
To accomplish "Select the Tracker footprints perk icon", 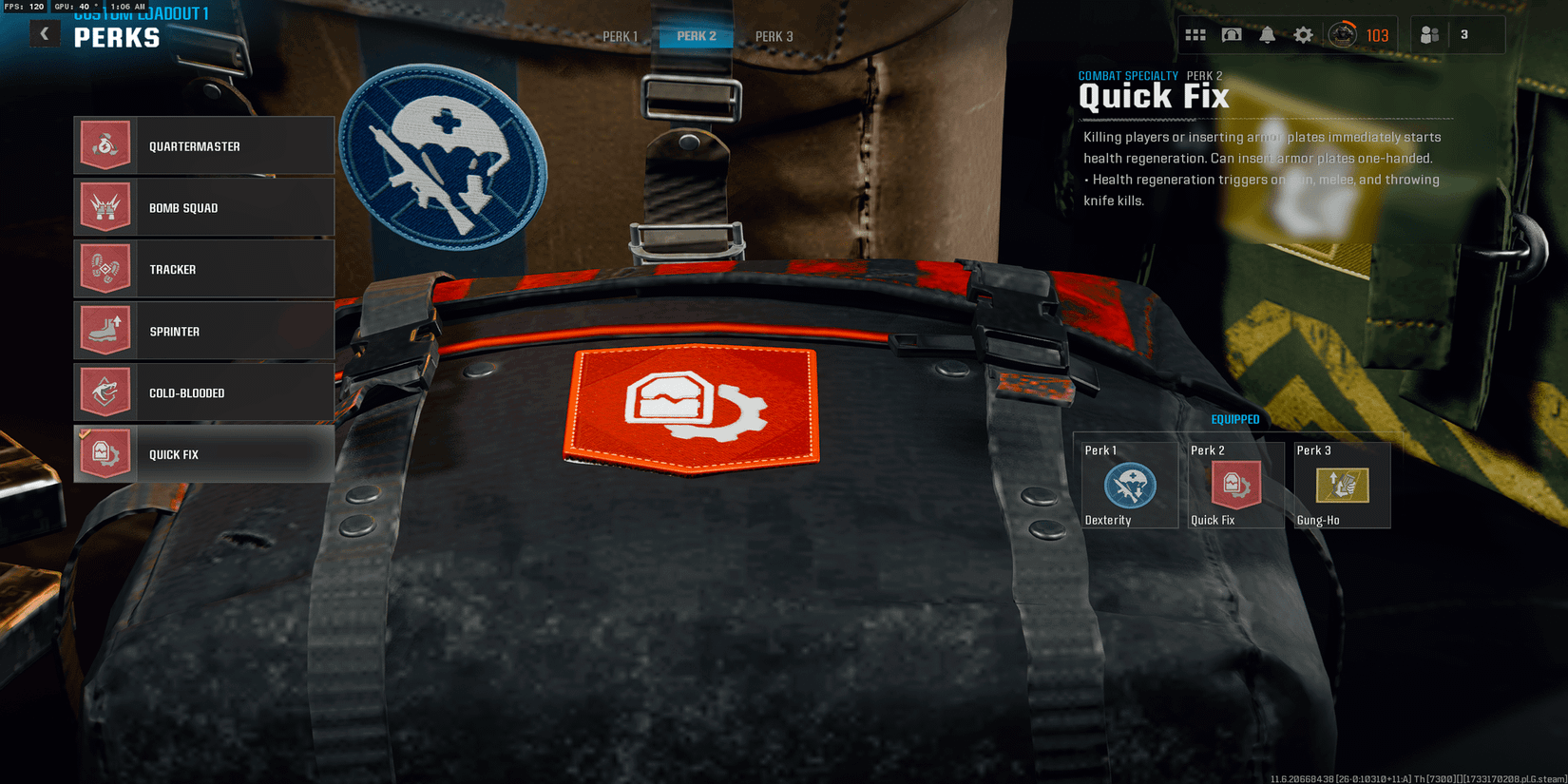I will click(x=105, y=268).
